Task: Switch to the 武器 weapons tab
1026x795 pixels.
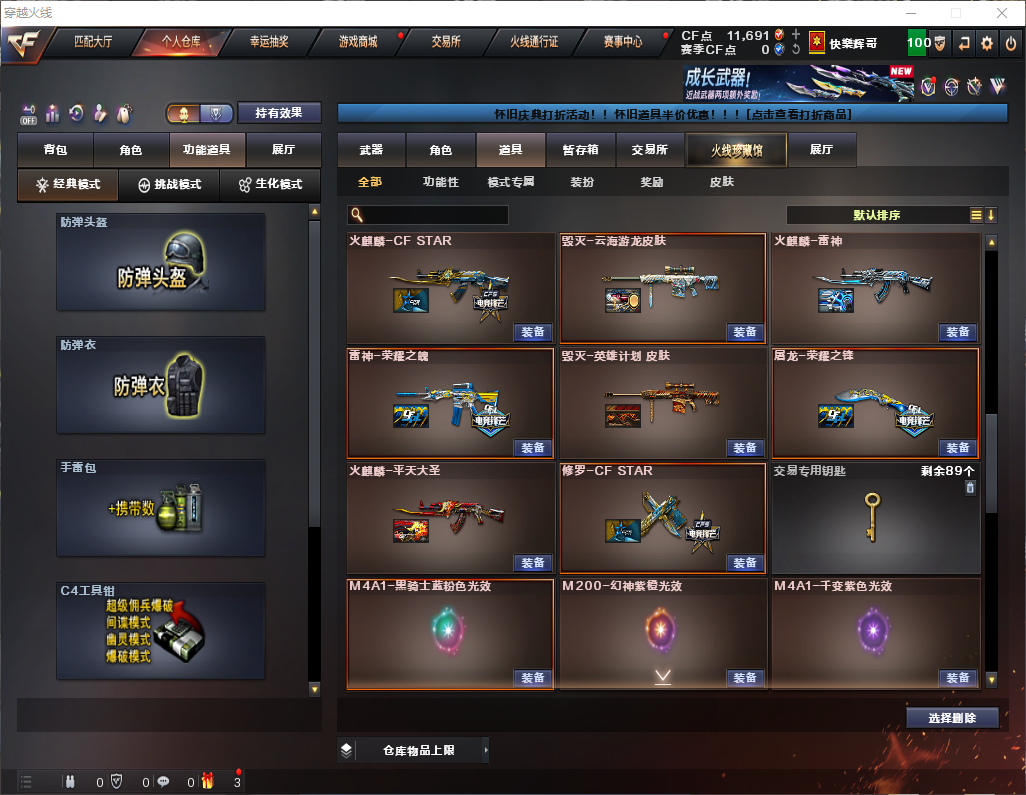Action: pyautogui.click(x=371, y=150)
